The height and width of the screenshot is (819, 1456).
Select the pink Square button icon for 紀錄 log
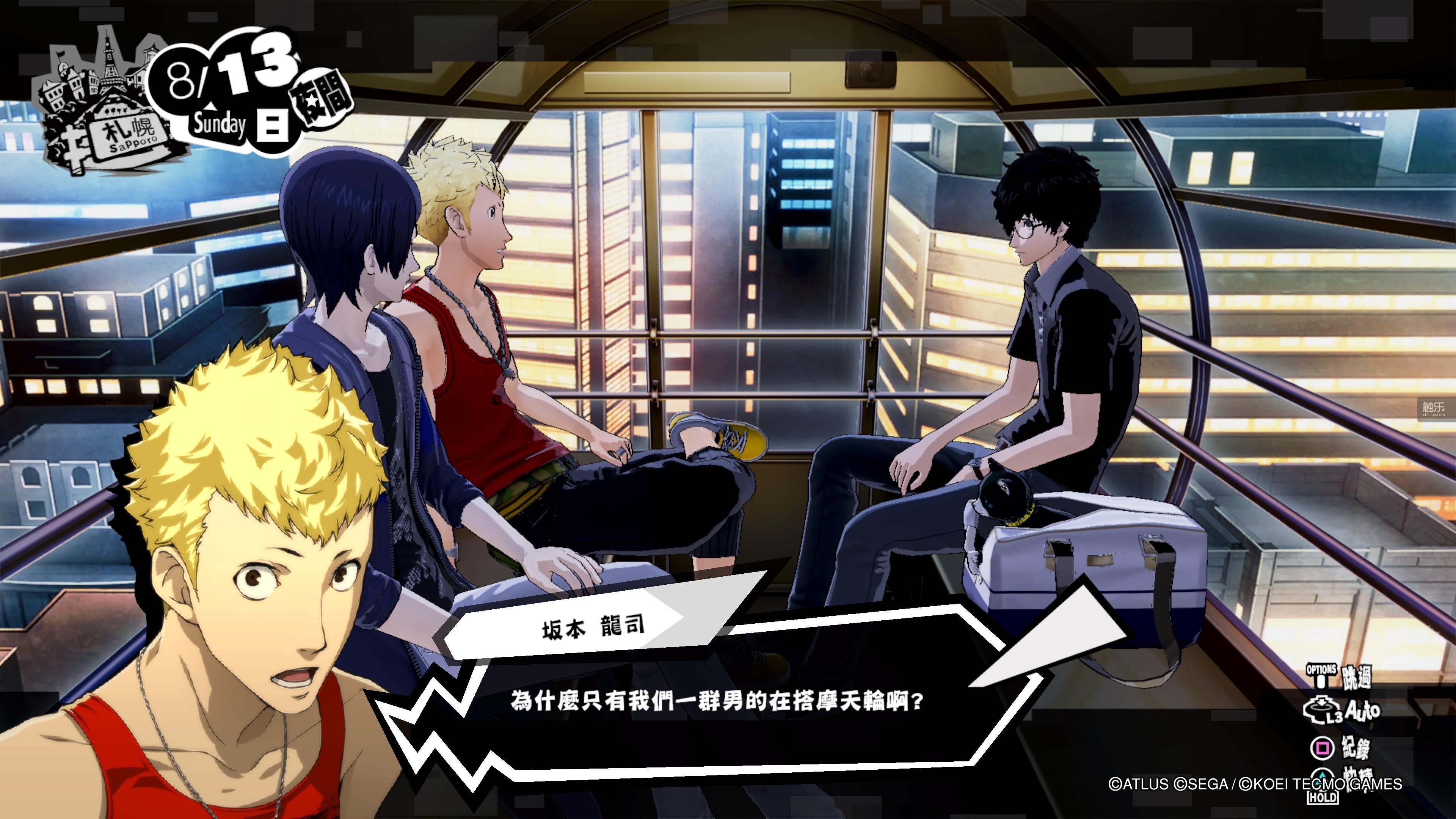click(1322, 748)
